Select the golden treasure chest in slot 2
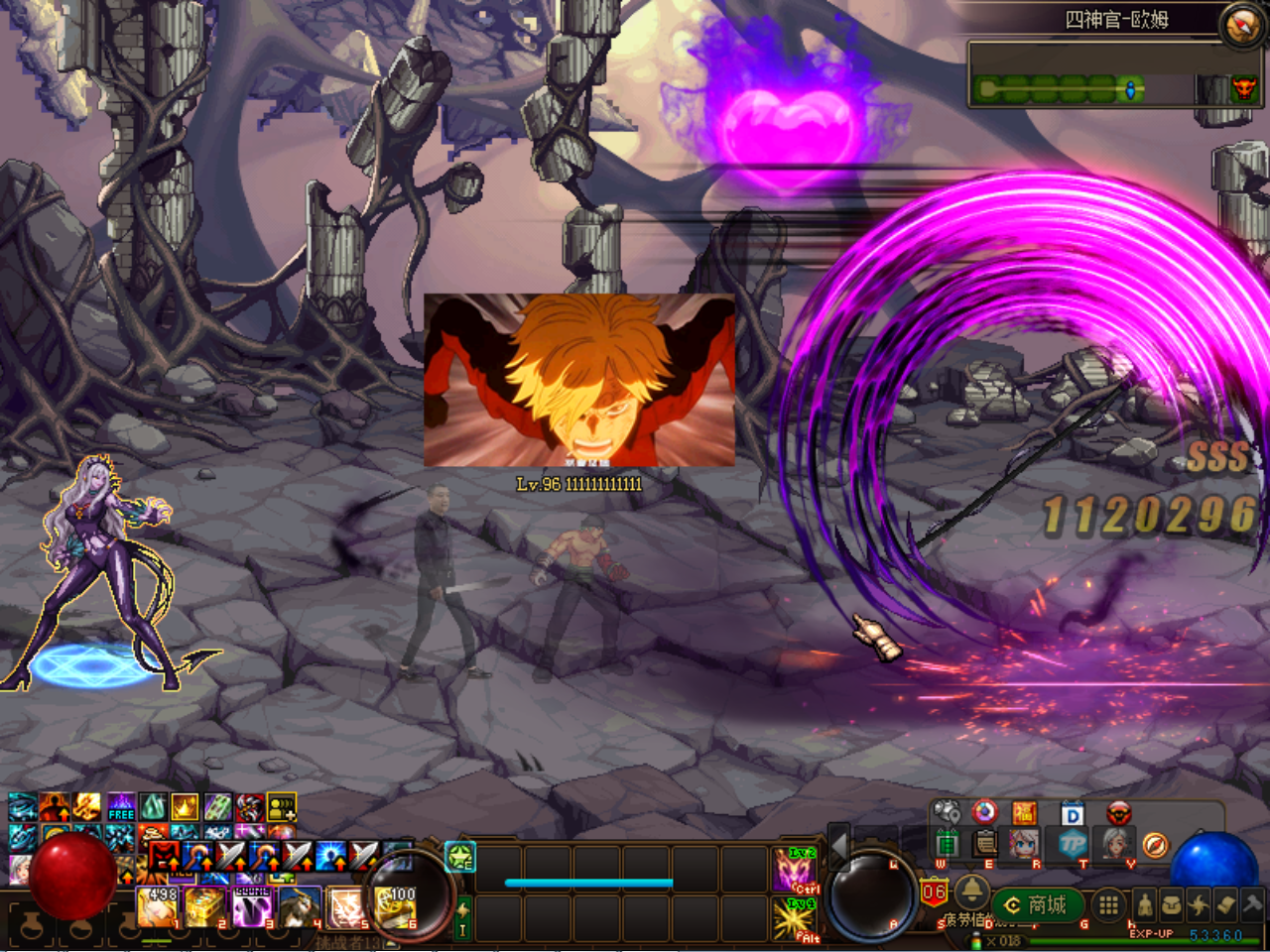Viewport: 1270px width, 952px height. 204,907
